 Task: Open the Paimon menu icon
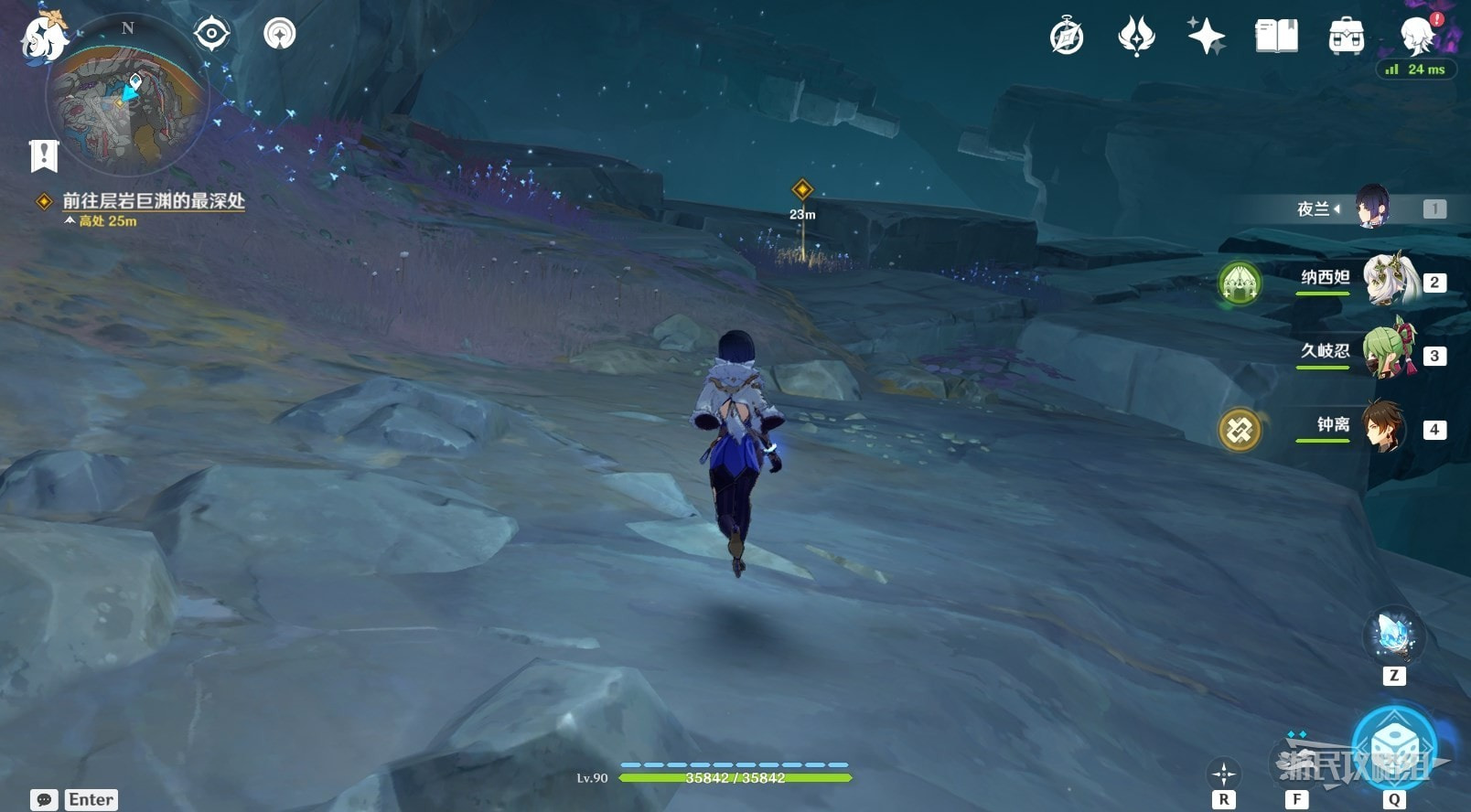pos(44,37)
